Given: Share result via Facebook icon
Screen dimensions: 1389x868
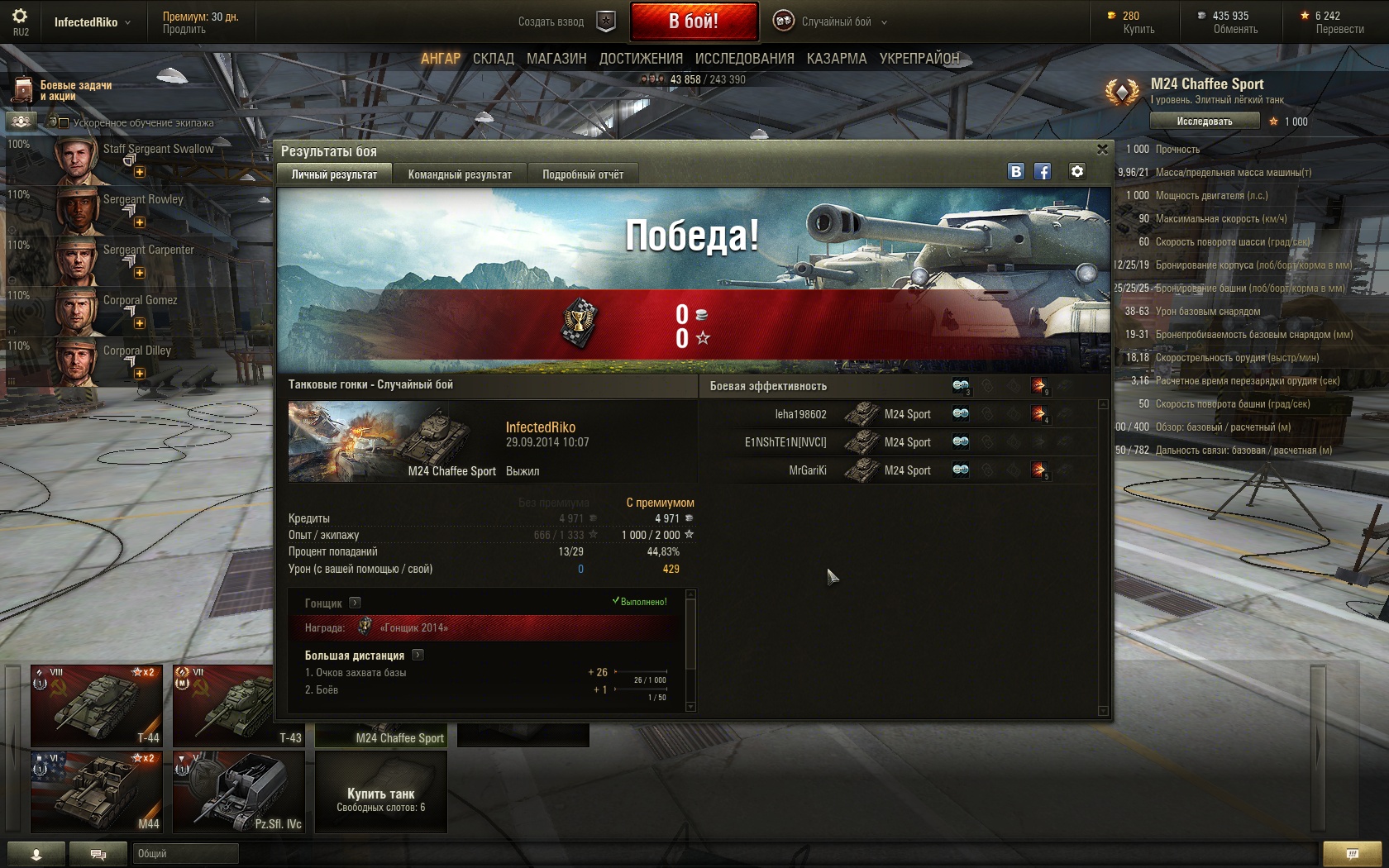Looking at the screenshot, I should [x=1043, y=171].
